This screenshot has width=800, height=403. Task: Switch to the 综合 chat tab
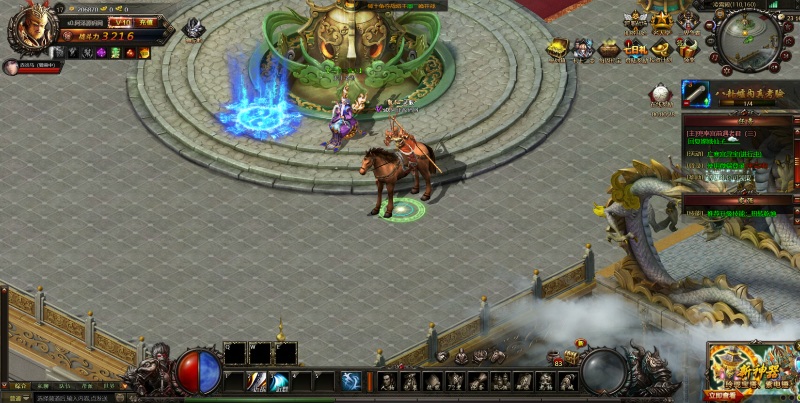click(18, 385)
